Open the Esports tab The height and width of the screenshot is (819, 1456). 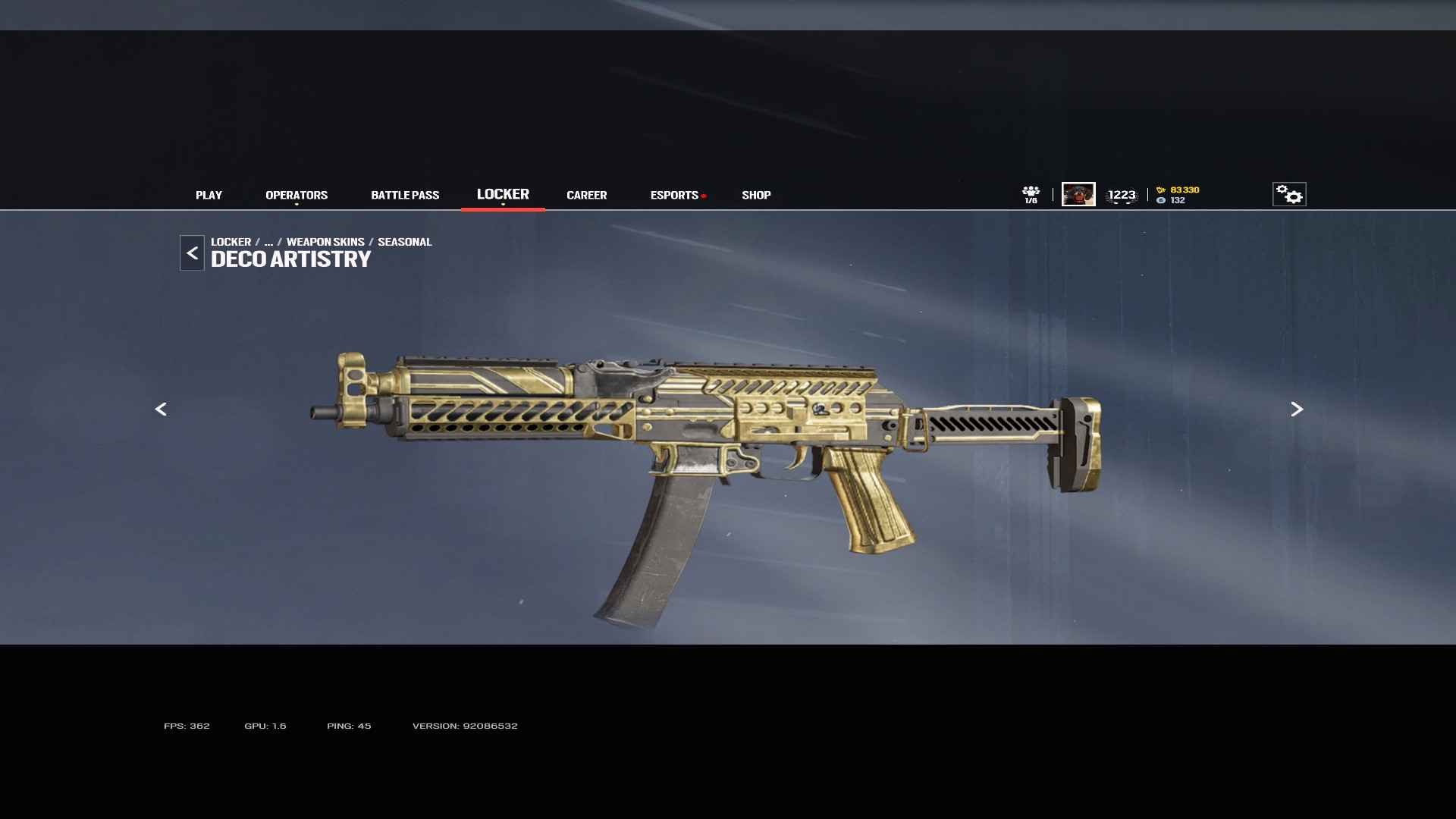click(x=674, y=195)
